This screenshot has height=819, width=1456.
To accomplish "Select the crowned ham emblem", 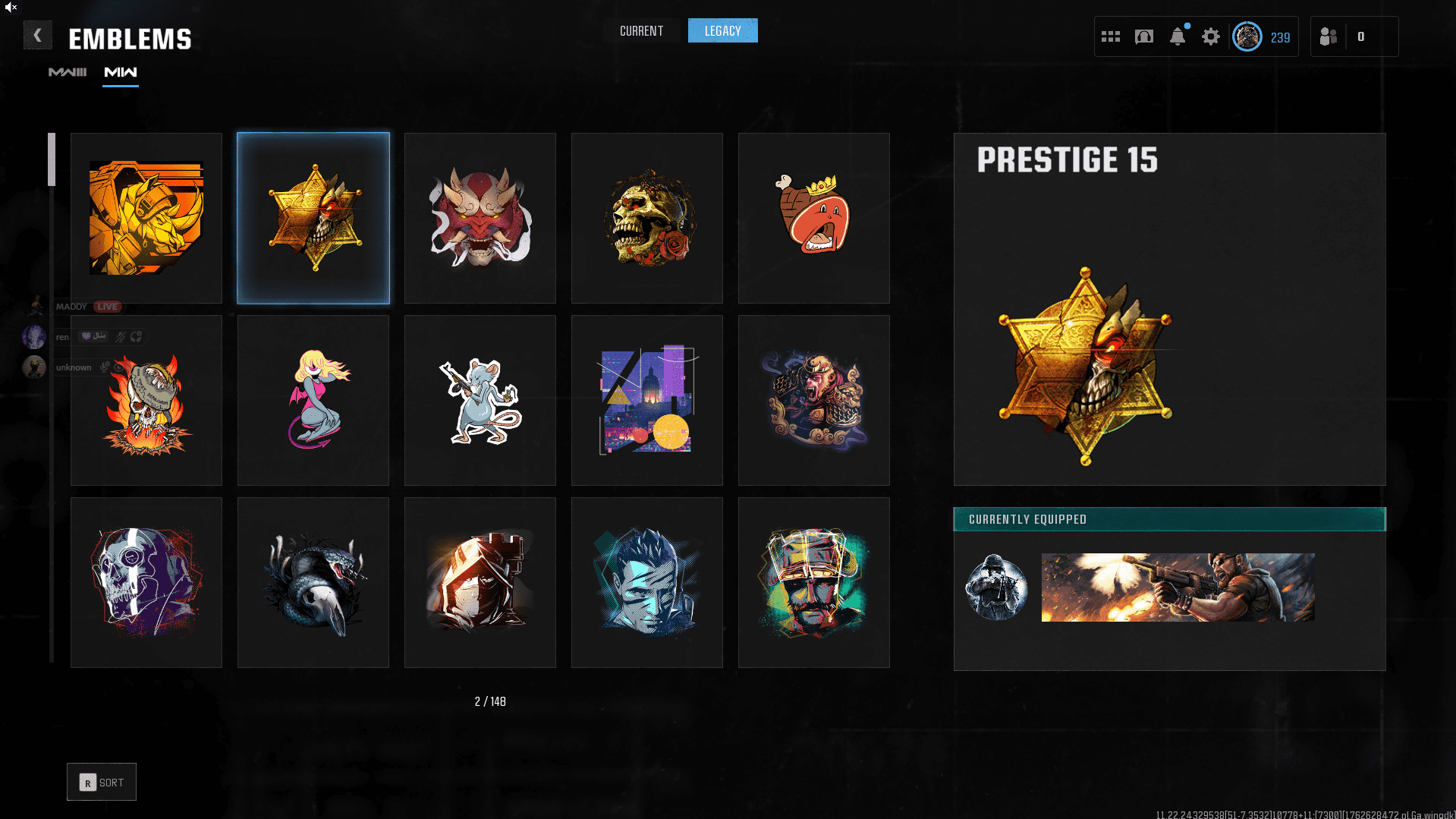I will tap(814, 219).
